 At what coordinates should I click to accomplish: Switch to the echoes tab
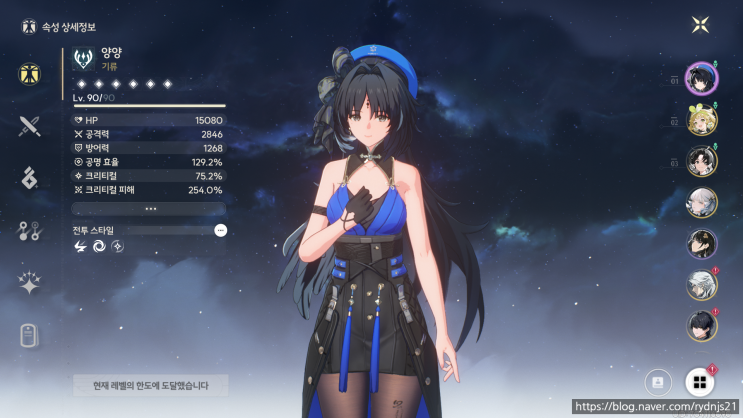coord(29,178)
